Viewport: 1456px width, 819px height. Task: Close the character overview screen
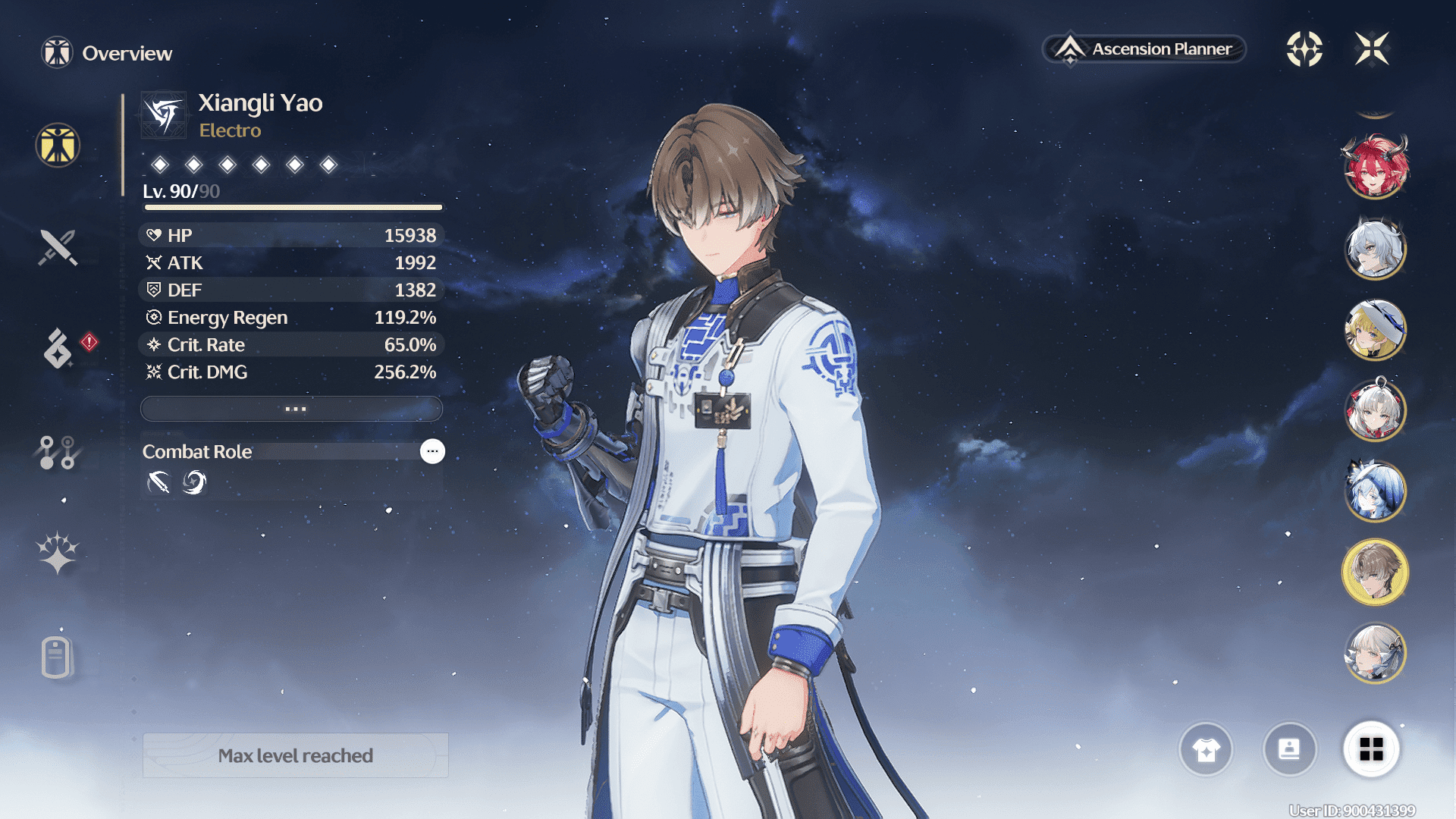[x=1372, y=49]
